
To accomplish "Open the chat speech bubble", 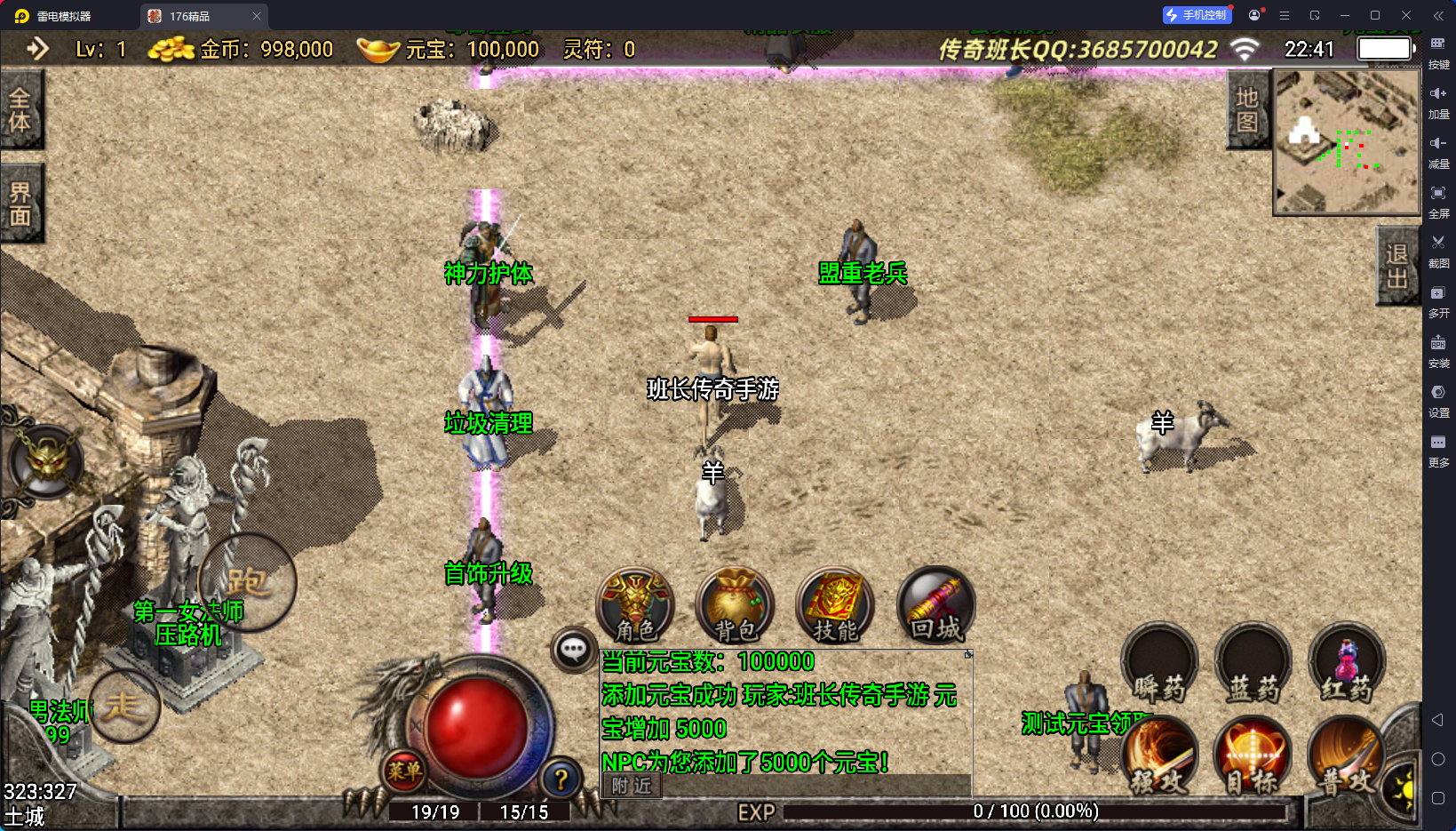I will (x=573, y=650).
